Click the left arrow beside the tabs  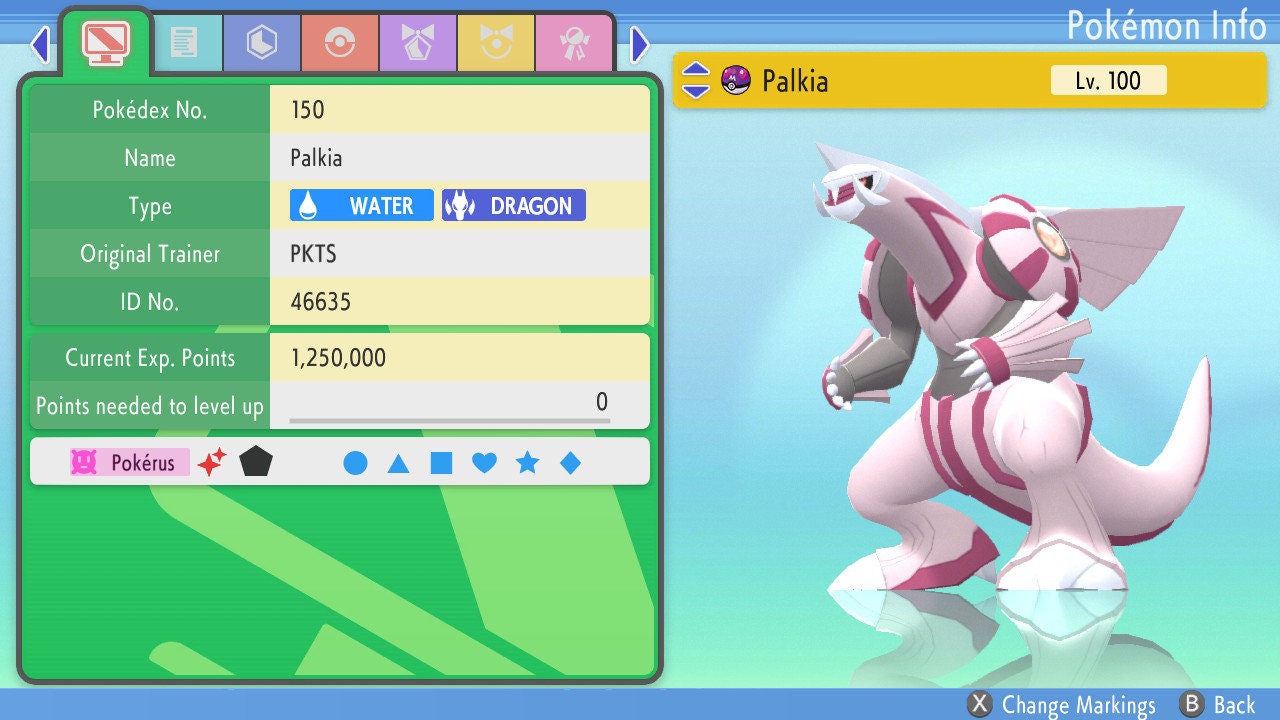tap(40, 44)
